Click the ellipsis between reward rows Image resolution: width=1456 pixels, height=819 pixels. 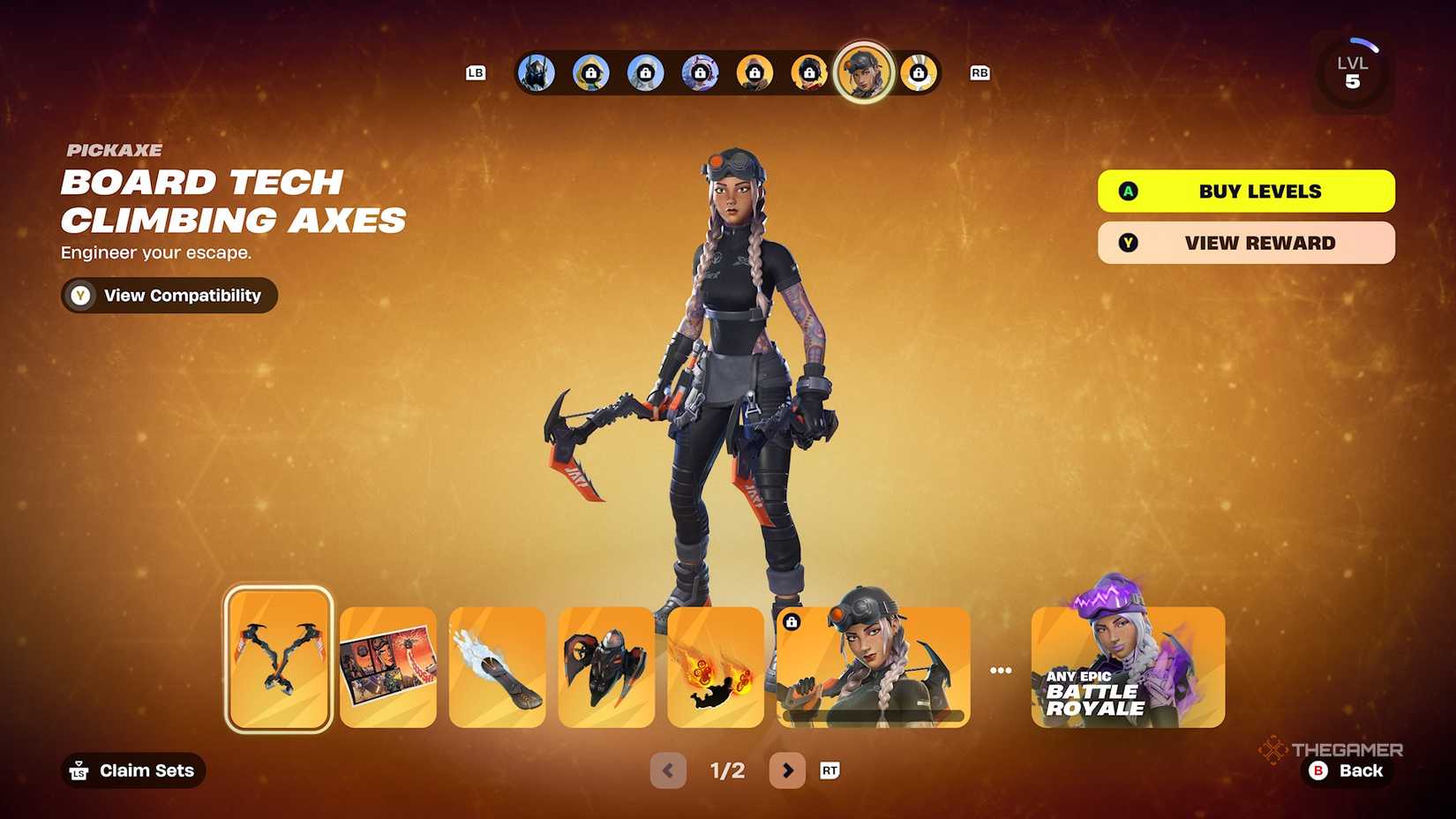point(1002,668)
